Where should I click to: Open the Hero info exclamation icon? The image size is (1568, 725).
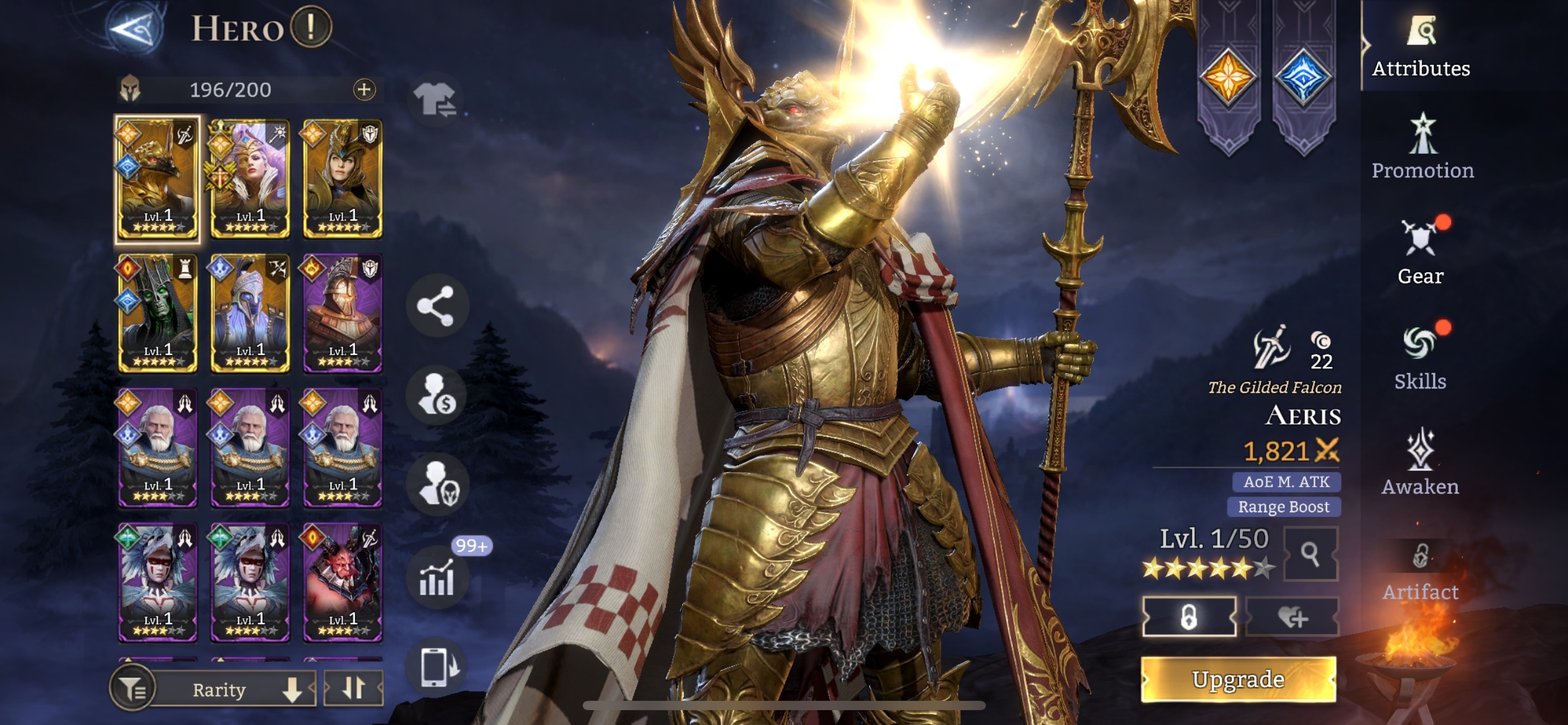311,27
